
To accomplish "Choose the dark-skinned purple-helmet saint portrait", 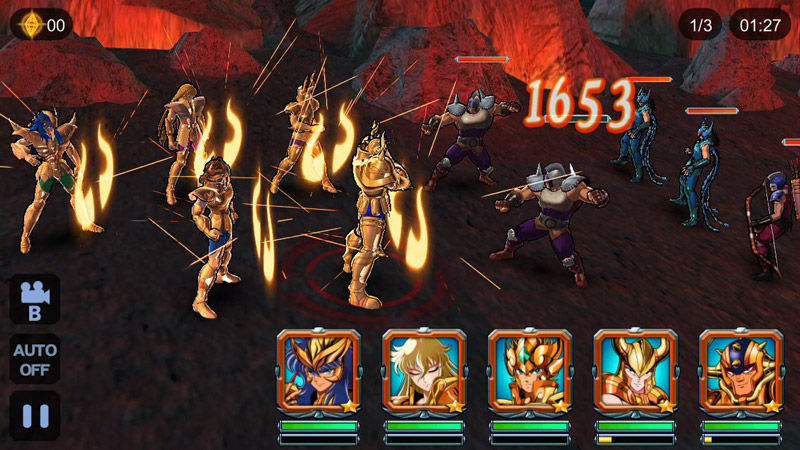I will [741, 372].
